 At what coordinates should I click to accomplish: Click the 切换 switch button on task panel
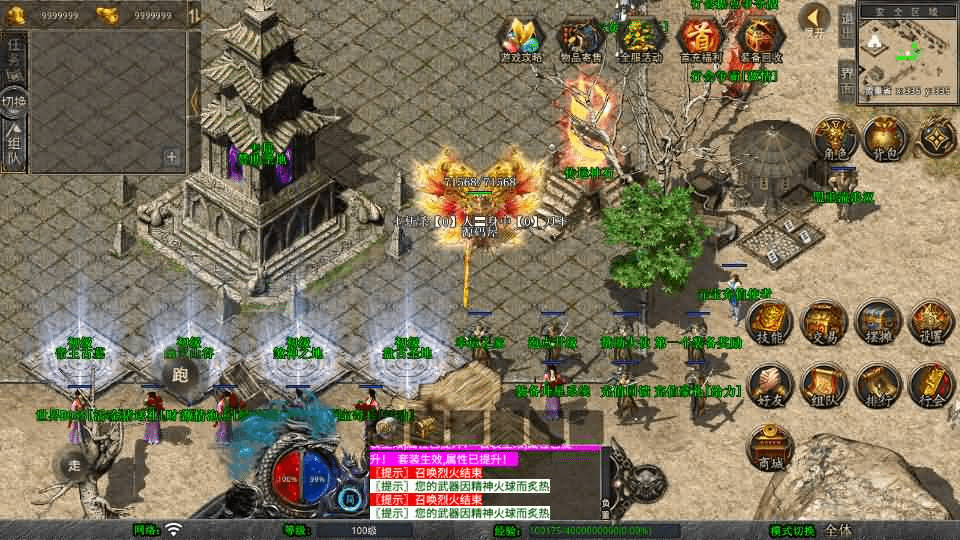coord(14,101)
